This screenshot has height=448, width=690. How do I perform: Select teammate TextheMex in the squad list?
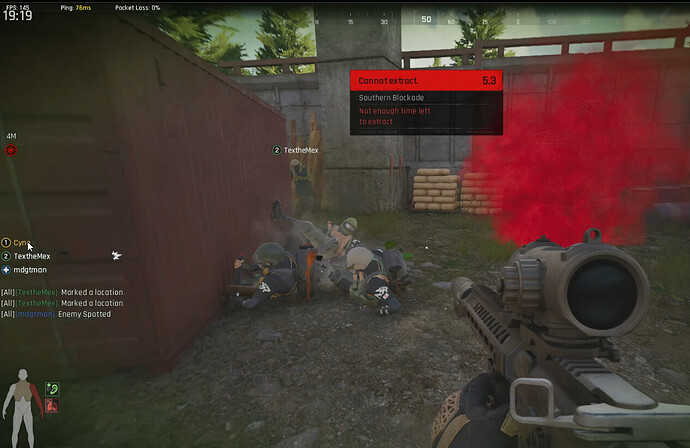point(33,256)
